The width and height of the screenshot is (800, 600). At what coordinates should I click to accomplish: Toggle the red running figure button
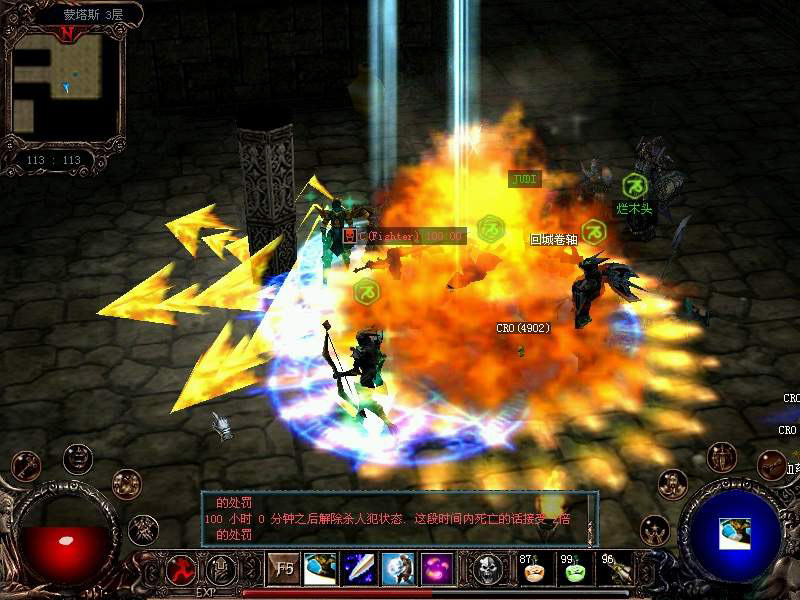pyautogui.click(x=181, y=569)
